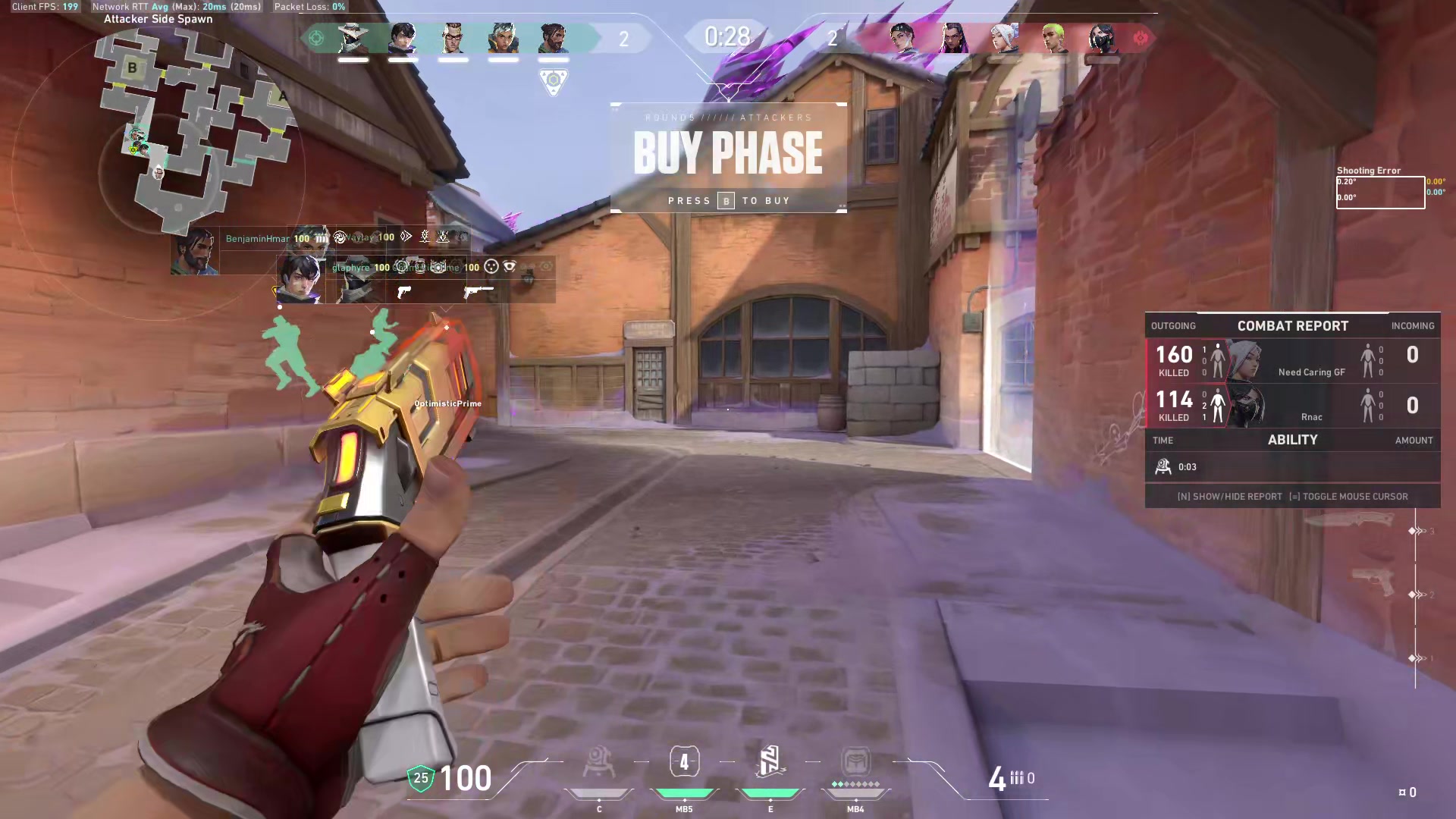Activate the ability icon showing number 4
This screenshot has width=1456, height=819.
(684, 762)
